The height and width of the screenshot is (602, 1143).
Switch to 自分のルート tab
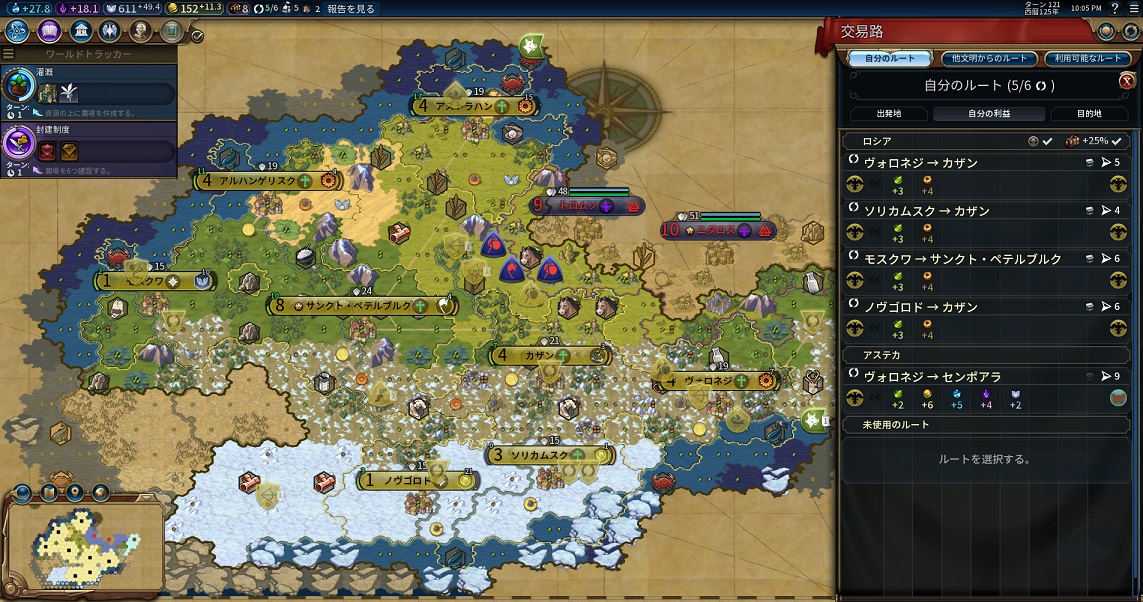[x=889, y=59]
